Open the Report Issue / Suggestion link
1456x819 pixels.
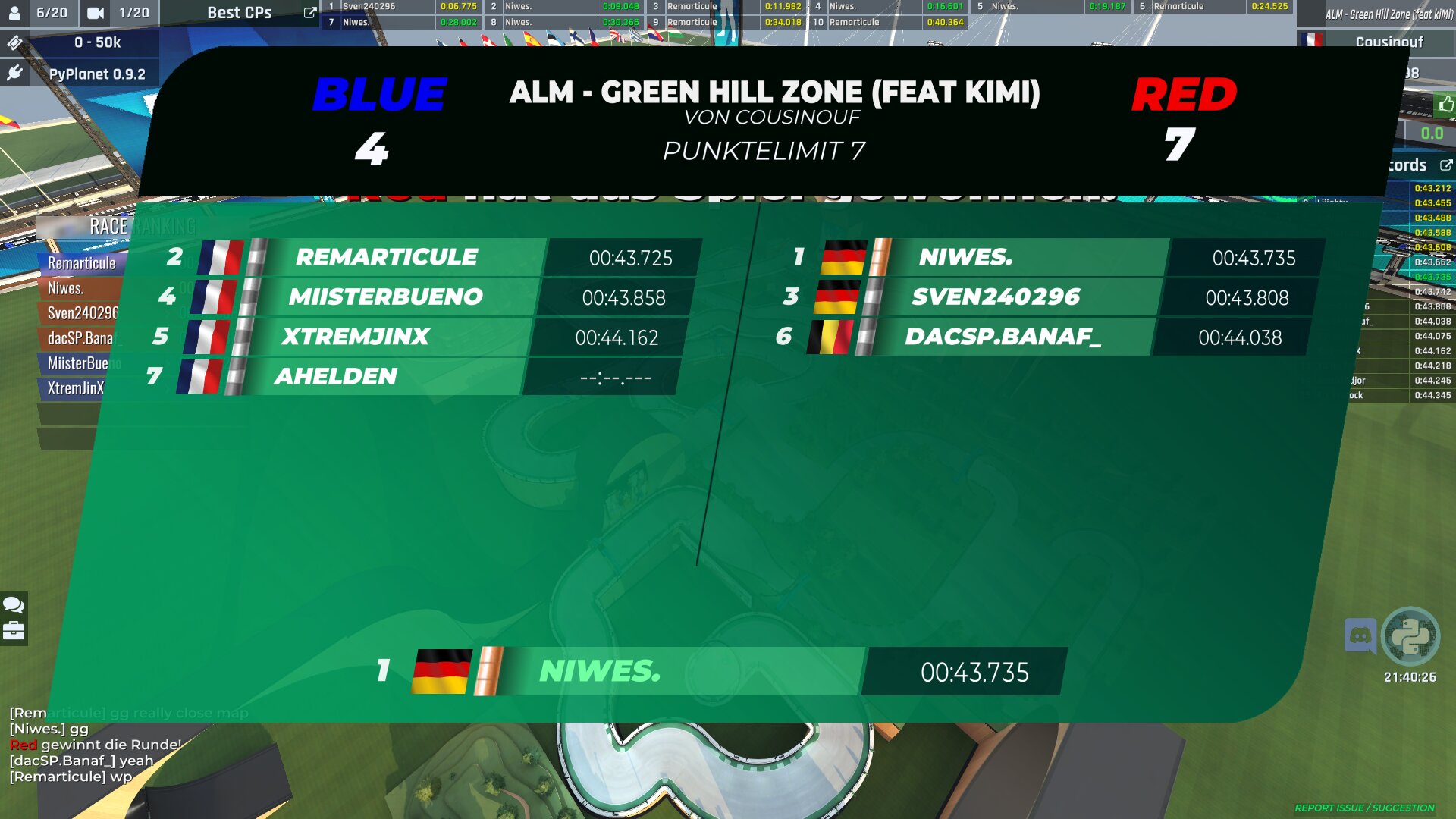[x=1363, y=808]
